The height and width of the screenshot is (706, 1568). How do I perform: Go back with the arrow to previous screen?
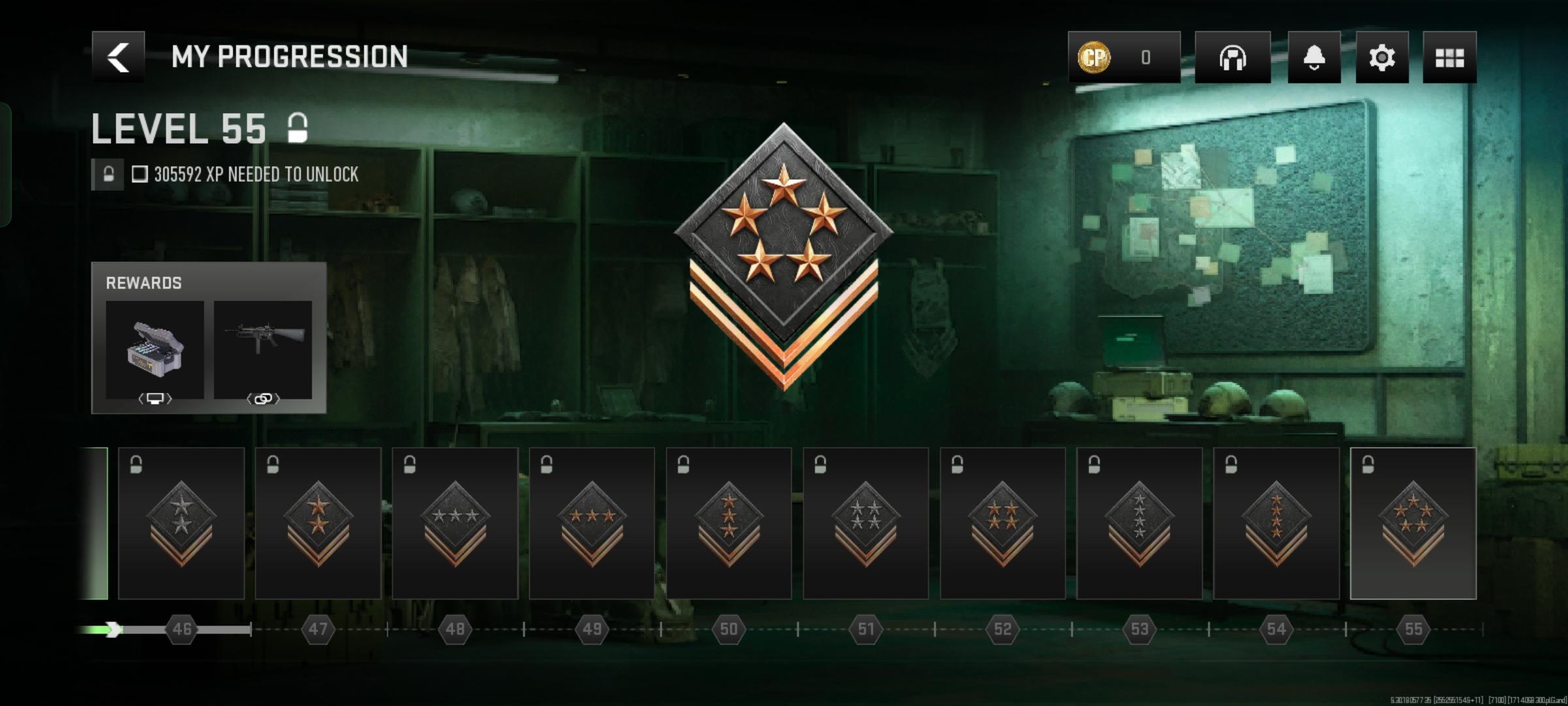click(x=118, y=58)
